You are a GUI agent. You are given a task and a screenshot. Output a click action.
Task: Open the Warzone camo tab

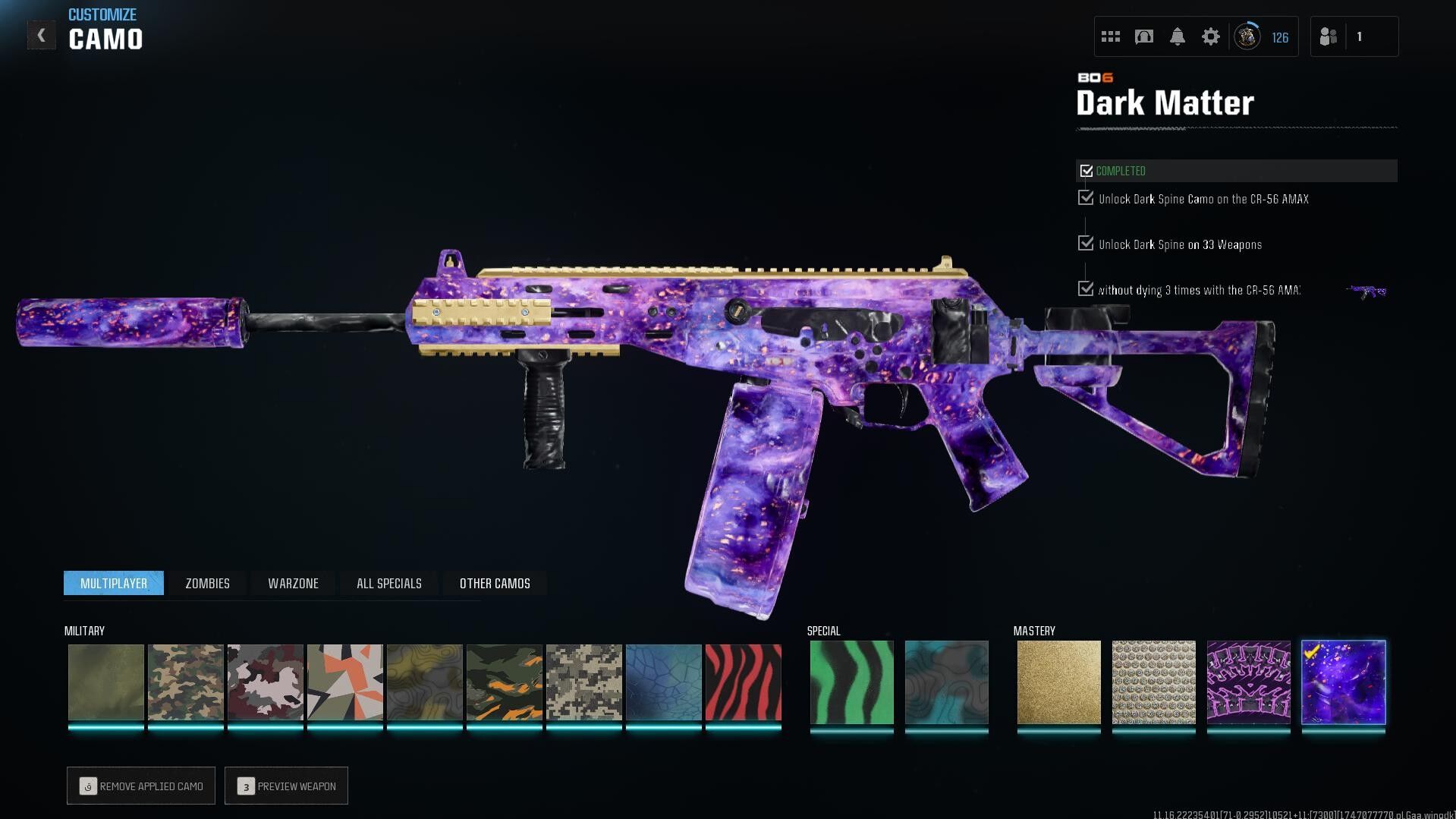[x=293, y=583]
